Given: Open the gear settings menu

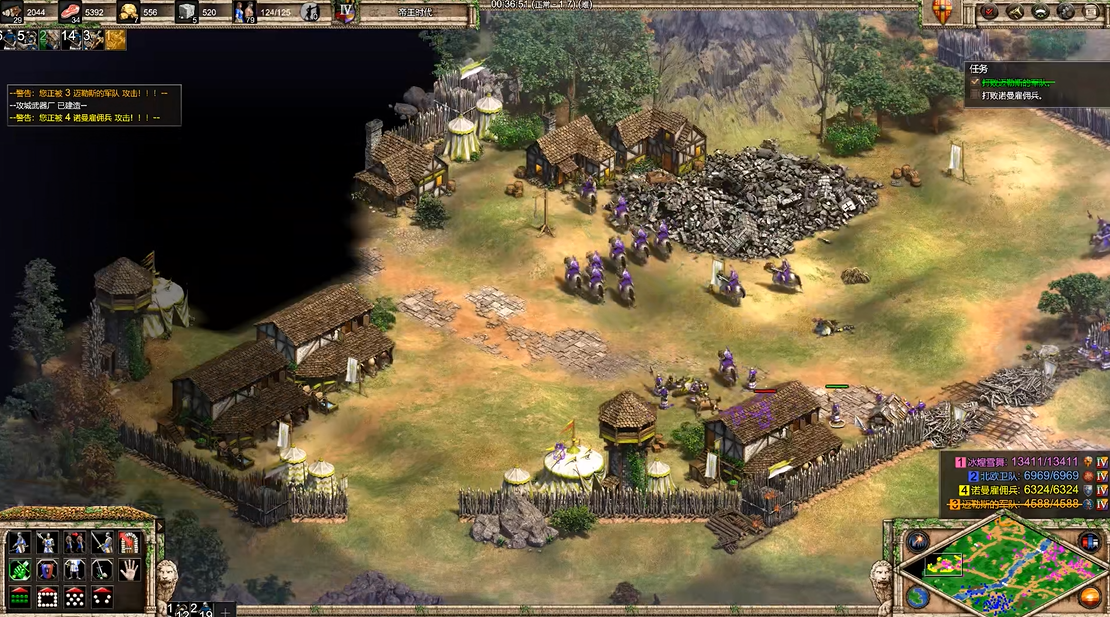Looking at the screenshot, I should click(1066, 12).
